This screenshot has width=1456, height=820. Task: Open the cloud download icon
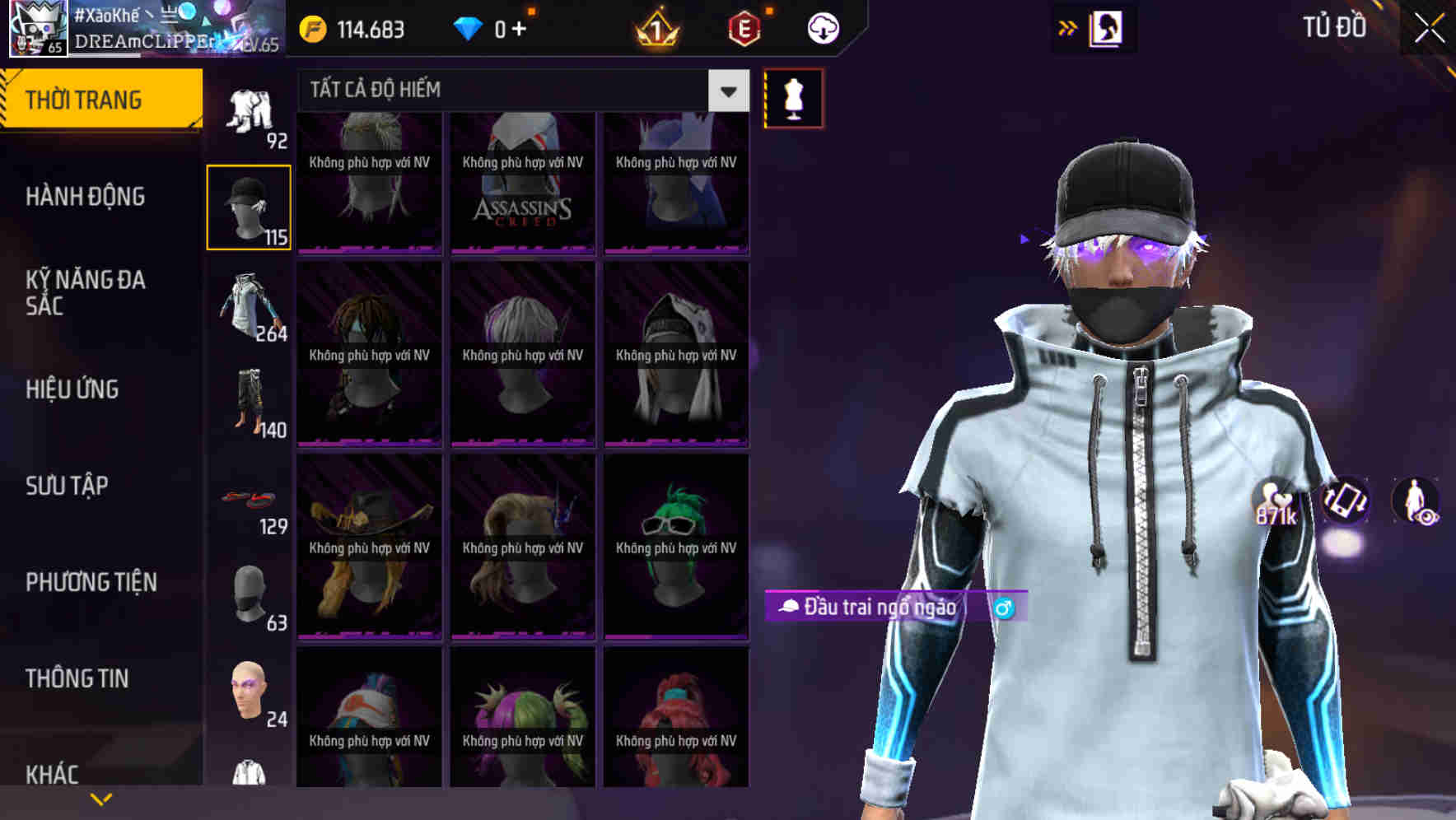(822, 27)
